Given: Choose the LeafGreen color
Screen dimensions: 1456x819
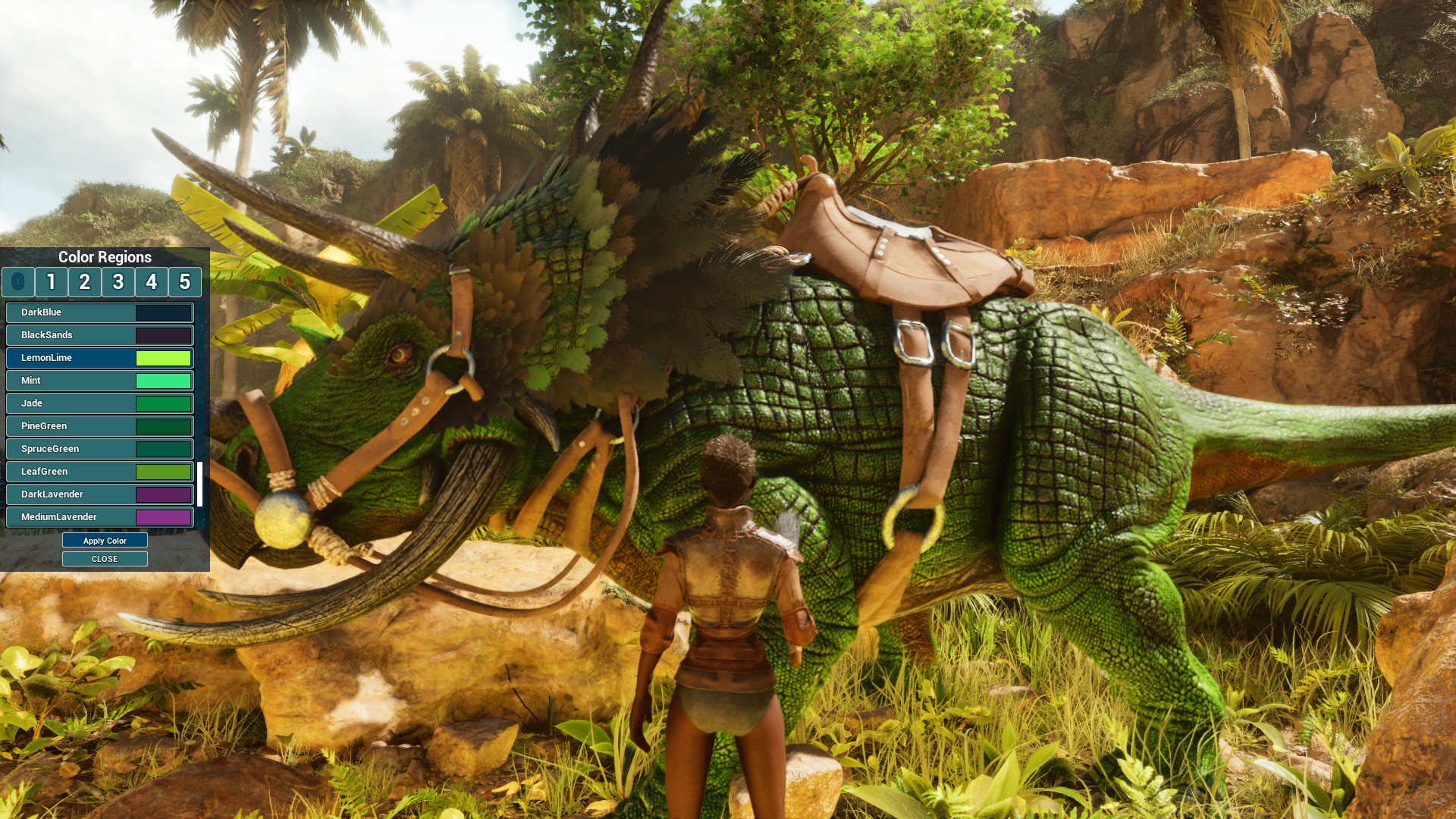Looking at the screenshot, I should (x=100, y=472).
